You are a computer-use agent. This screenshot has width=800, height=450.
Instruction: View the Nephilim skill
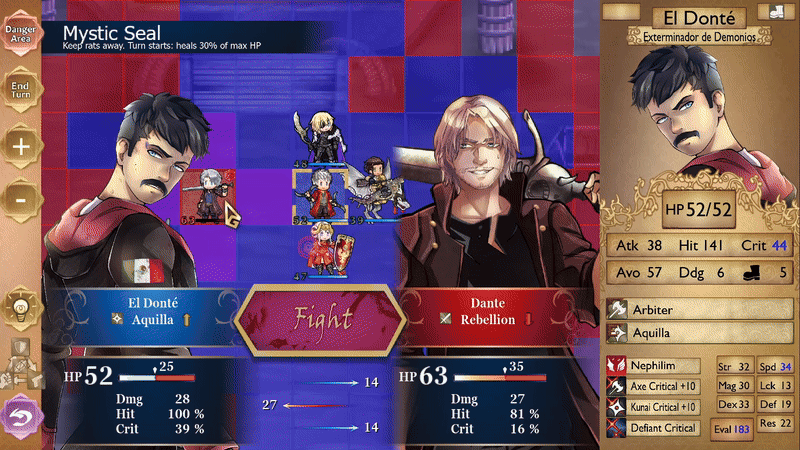655,365
